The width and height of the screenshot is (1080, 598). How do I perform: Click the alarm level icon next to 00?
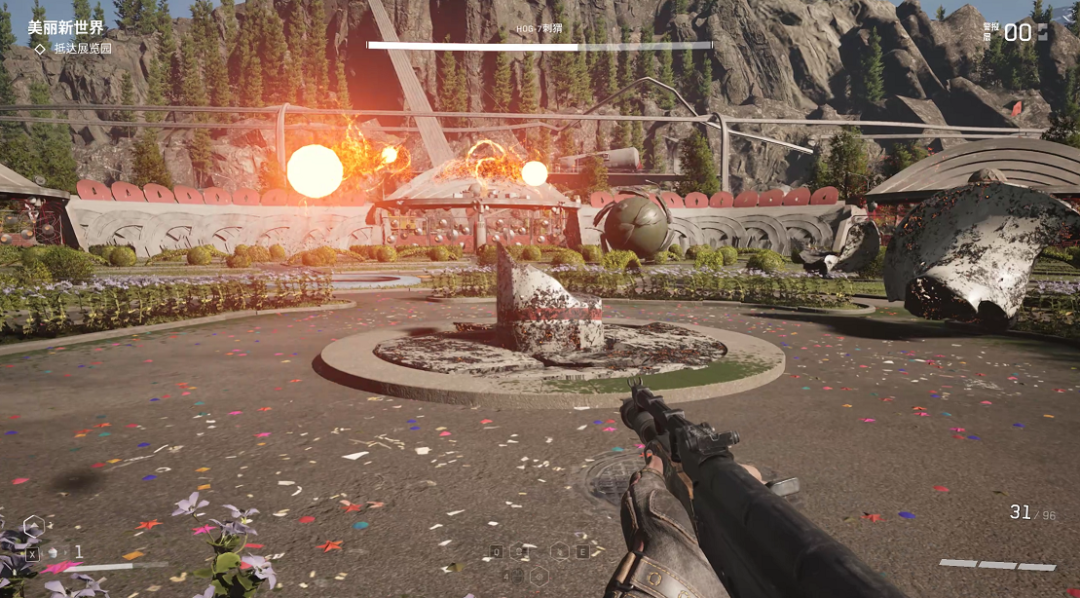point(1043,32)
